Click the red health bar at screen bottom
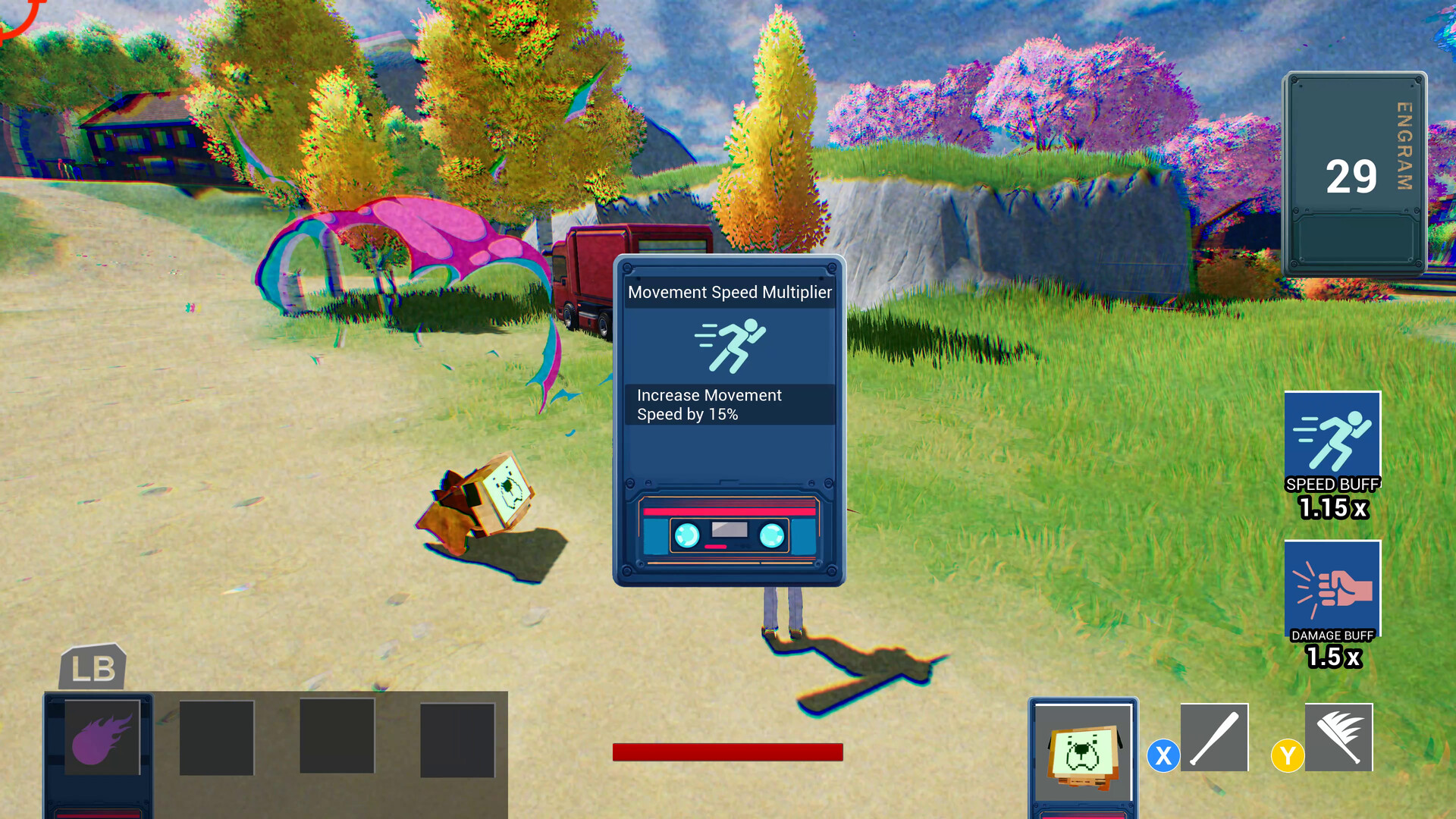 [x=727, y=752]
